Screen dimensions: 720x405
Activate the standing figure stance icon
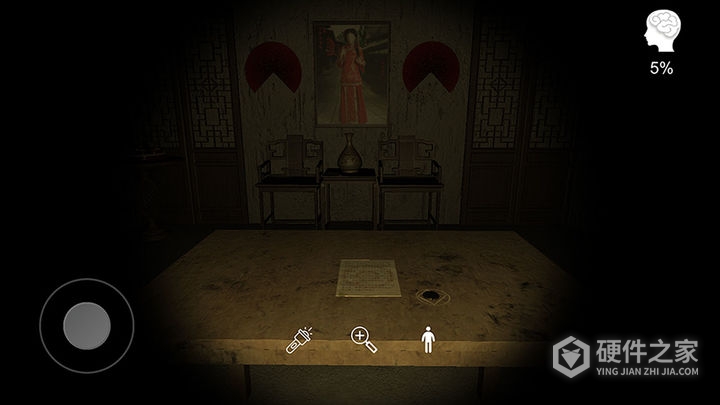click(x=428, y=341)
